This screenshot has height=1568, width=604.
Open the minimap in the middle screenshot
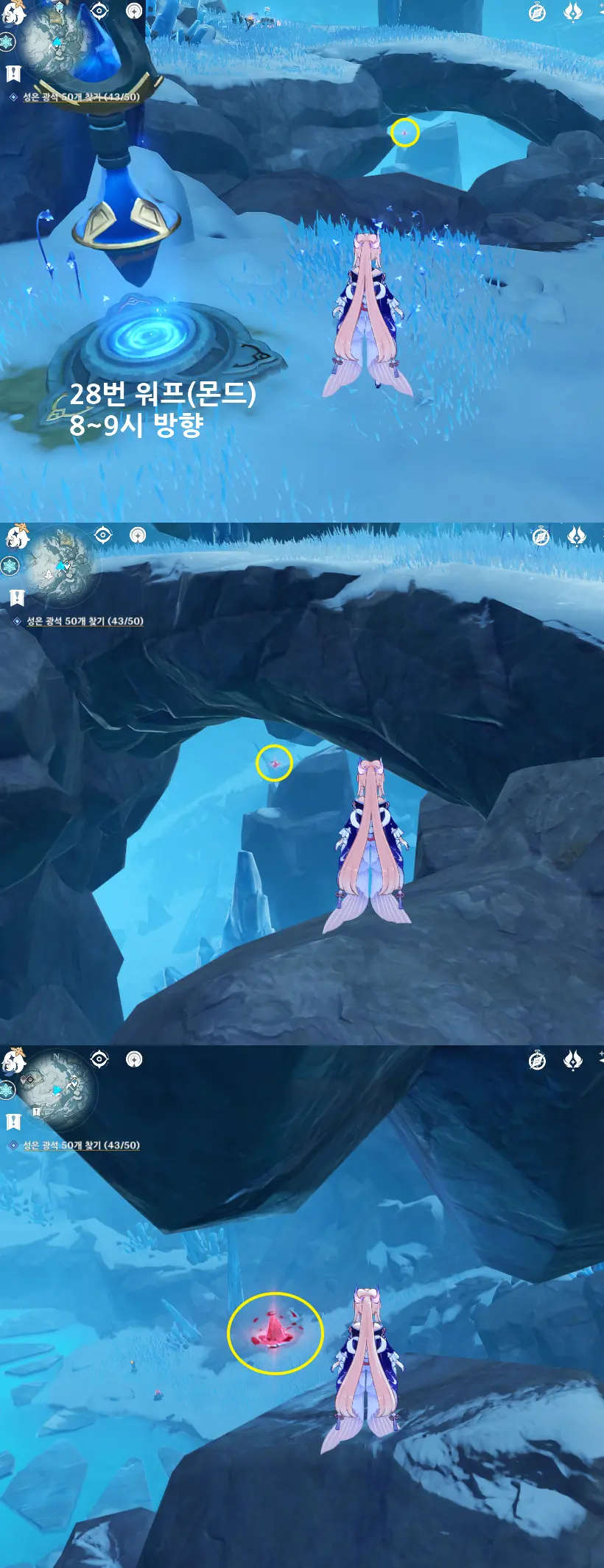(60, 565)
